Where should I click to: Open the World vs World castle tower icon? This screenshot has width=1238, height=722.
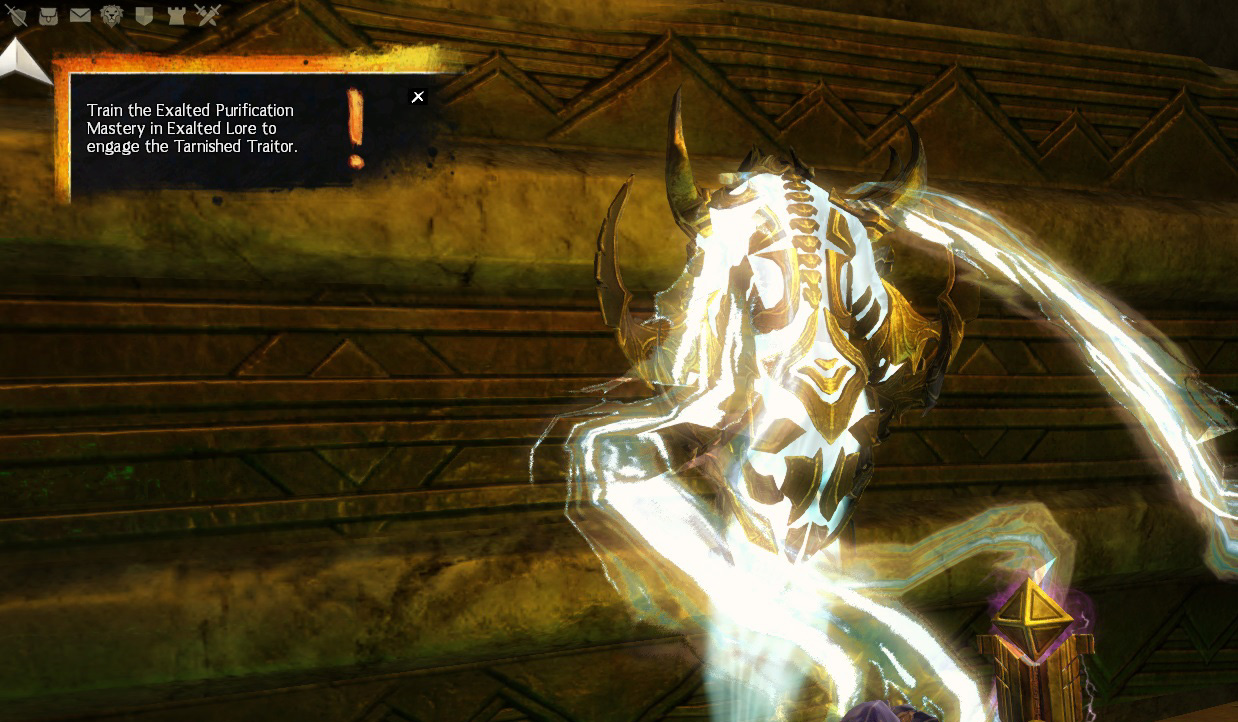coord(176,15)
